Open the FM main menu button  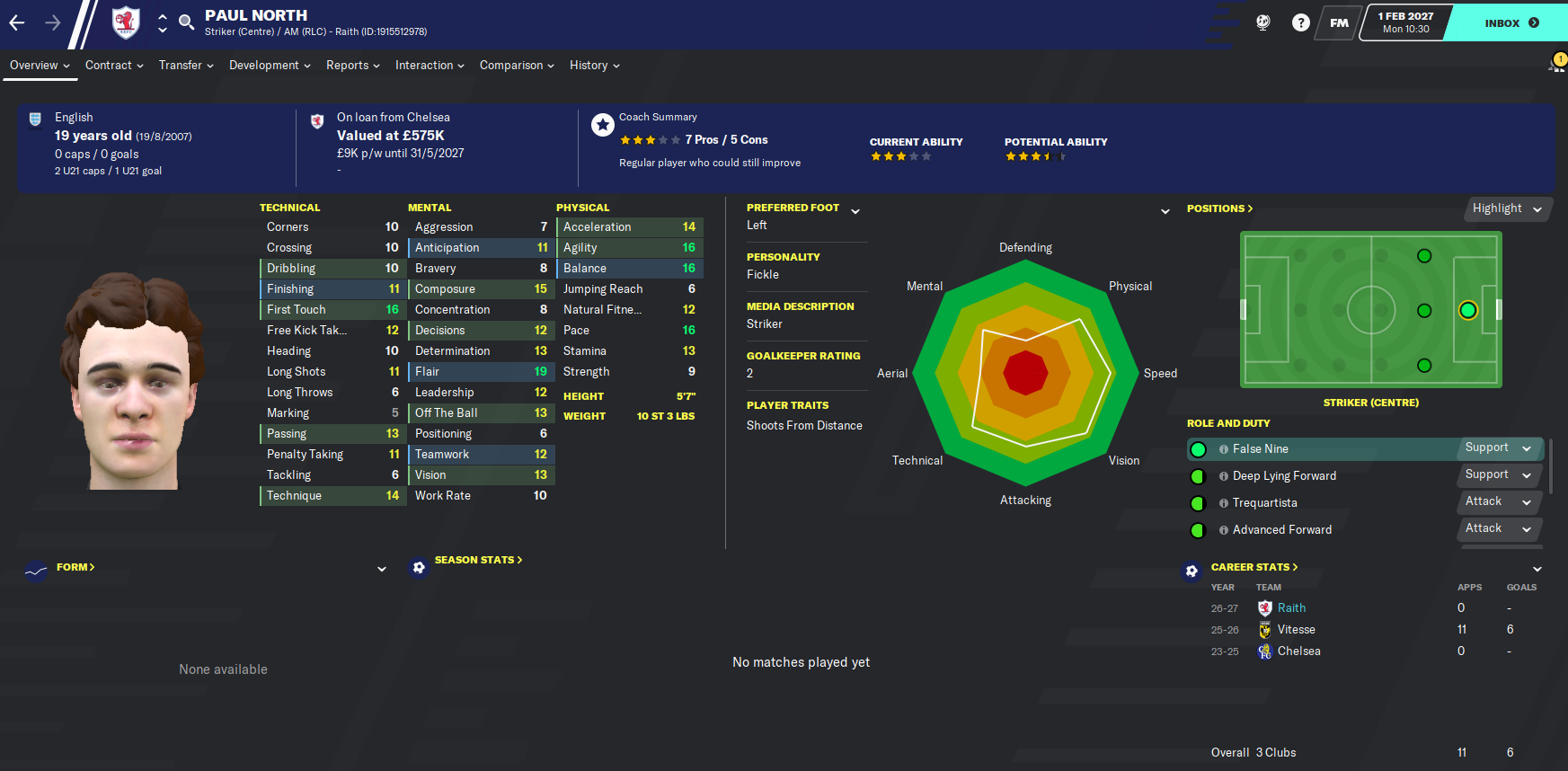tap(1339, 22)
